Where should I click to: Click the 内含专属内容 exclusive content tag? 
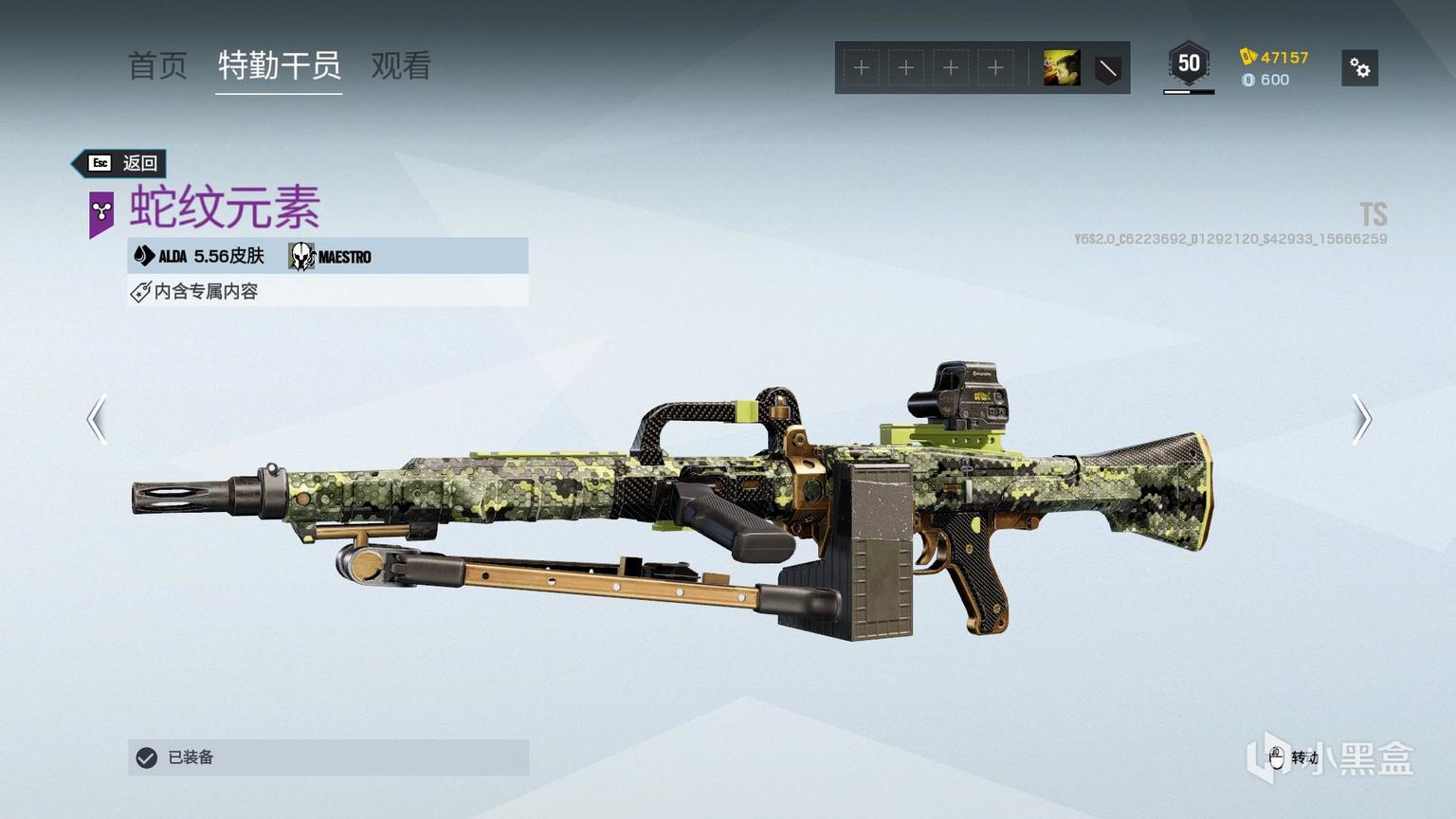(195, 291)
